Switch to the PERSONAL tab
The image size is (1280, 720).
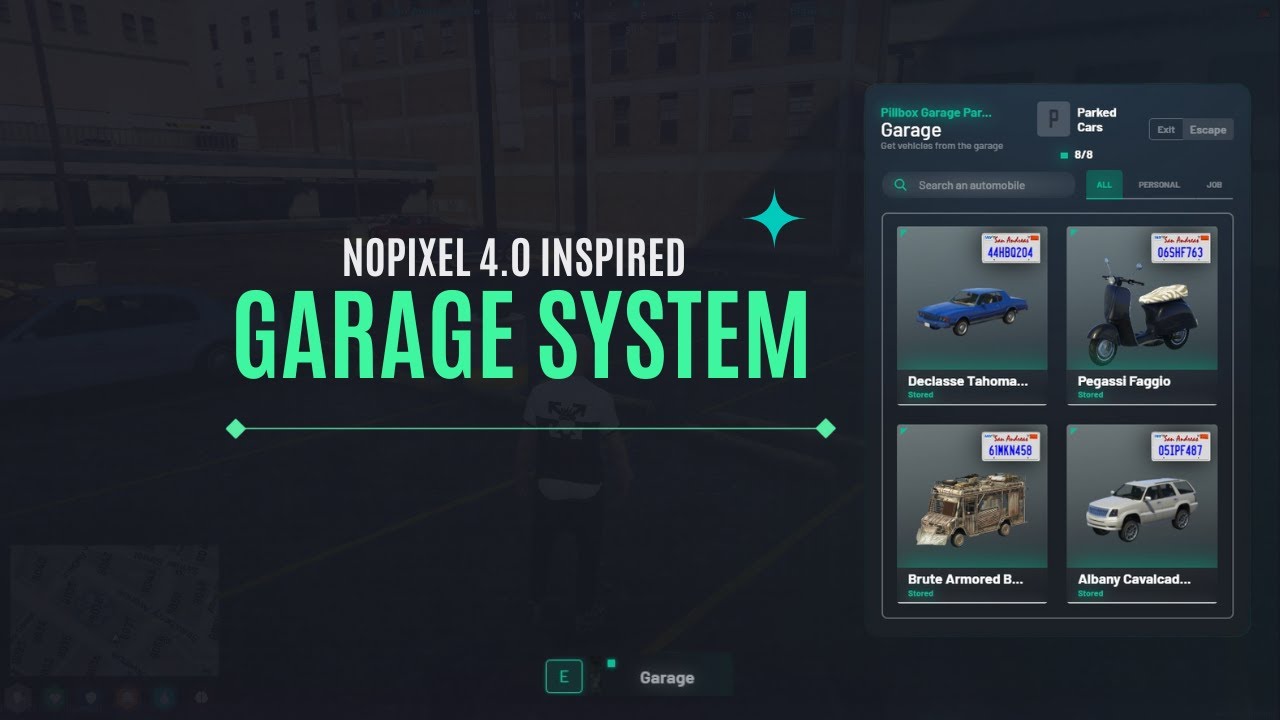point(1159,184)
